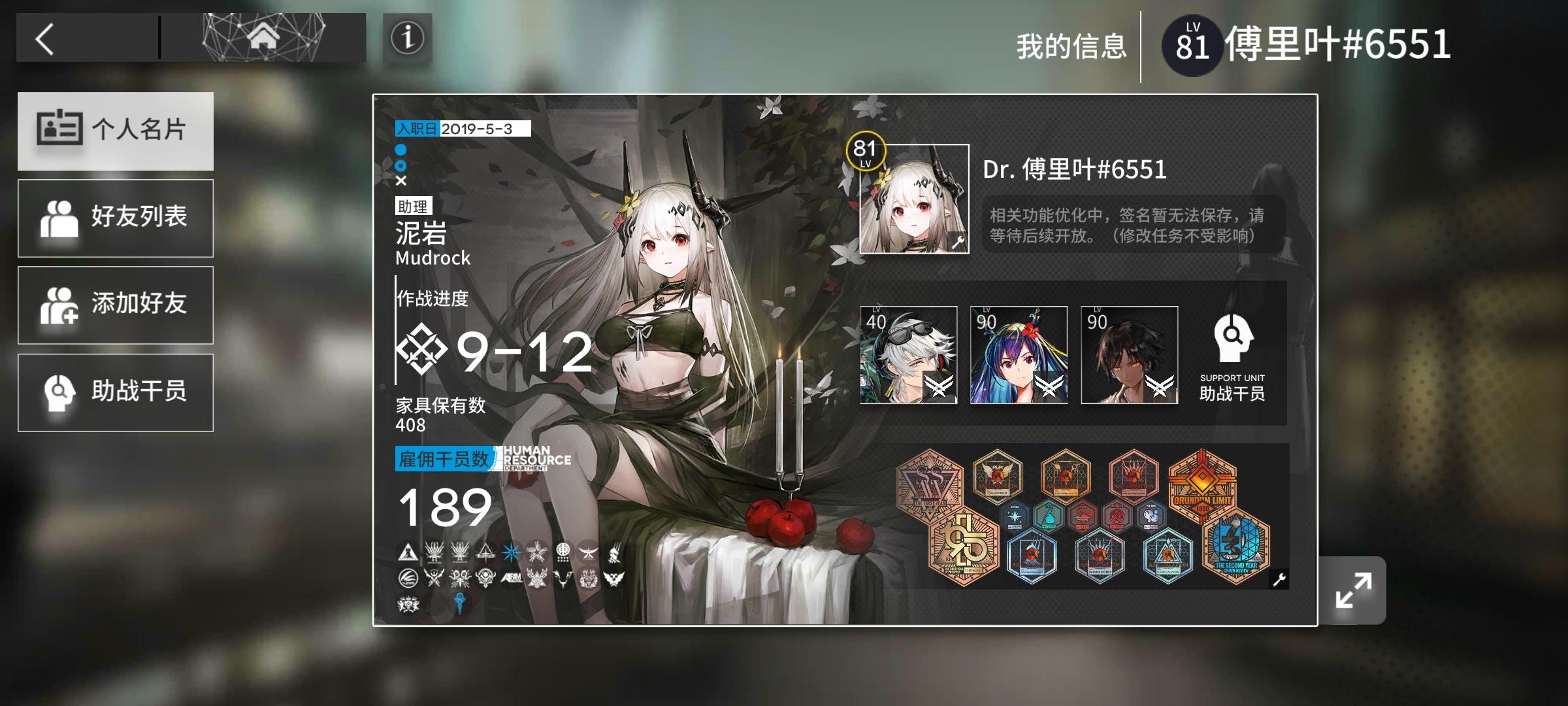Switch to 好友列表 friend list
Viewport: 1568px width, 706px height.
pos(115,218)
